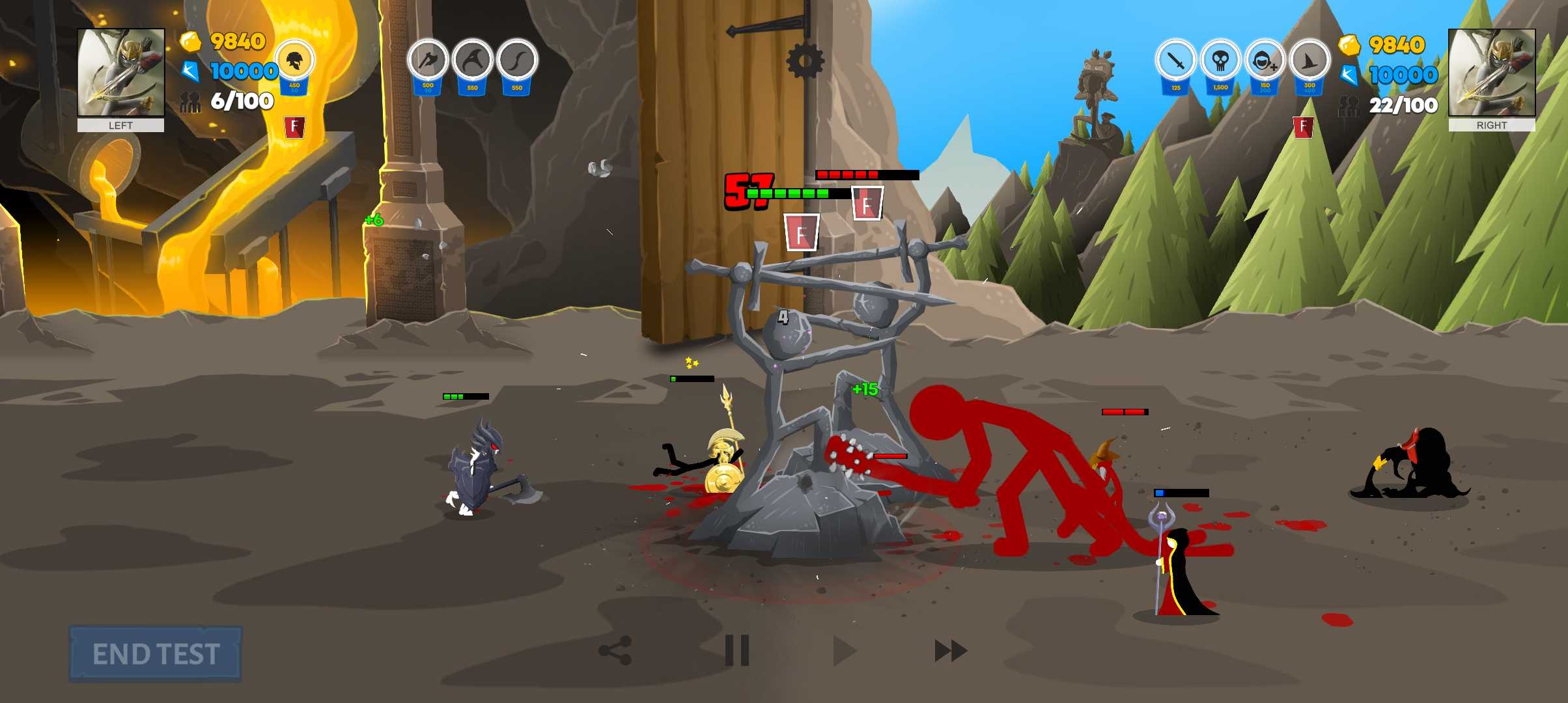Choose the hooded figure with plus icon
1568x703 pixels.
tap(1265, 61)
